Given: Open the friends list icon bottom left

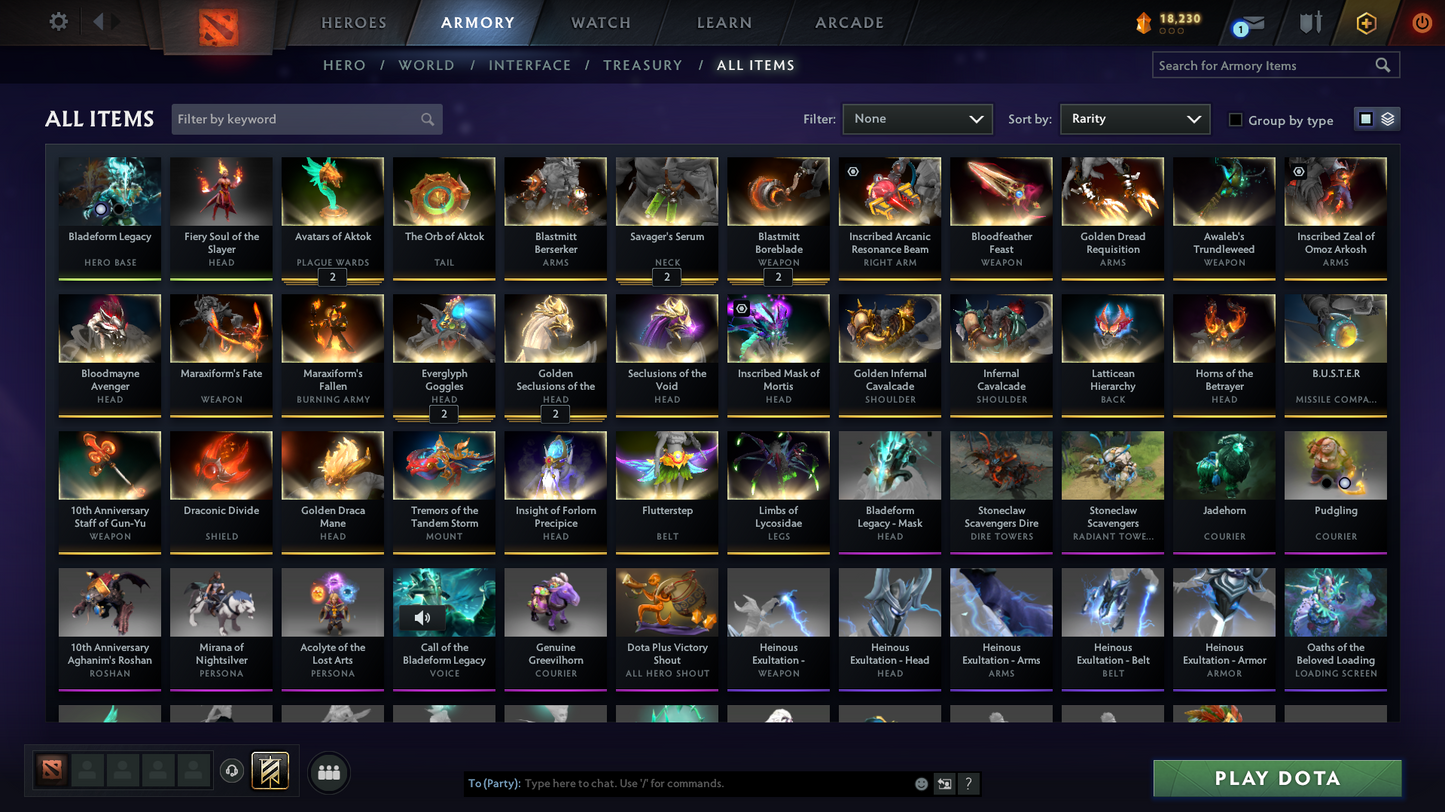Looking at the screenshot, I should (x=329, y=771).
